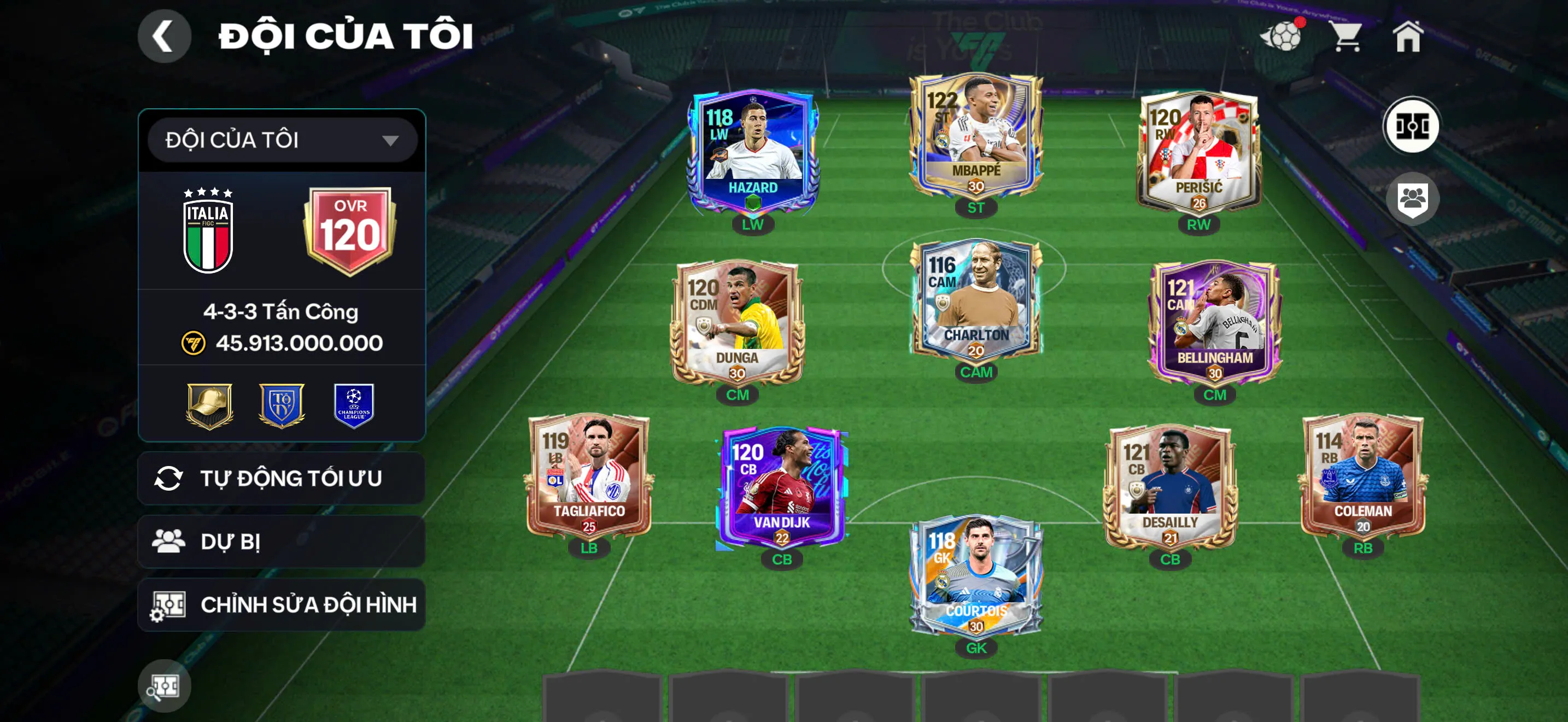Return to the home screen
The image size is (1568, 722).
[x=1408, y=37]
